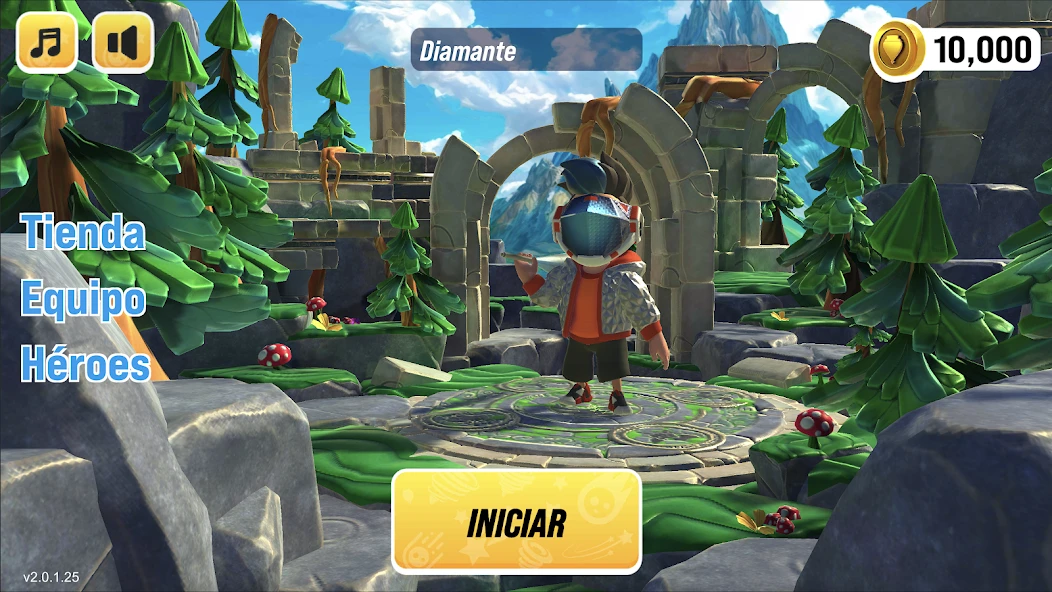Toggle the sound speaker button

[123, 42]
